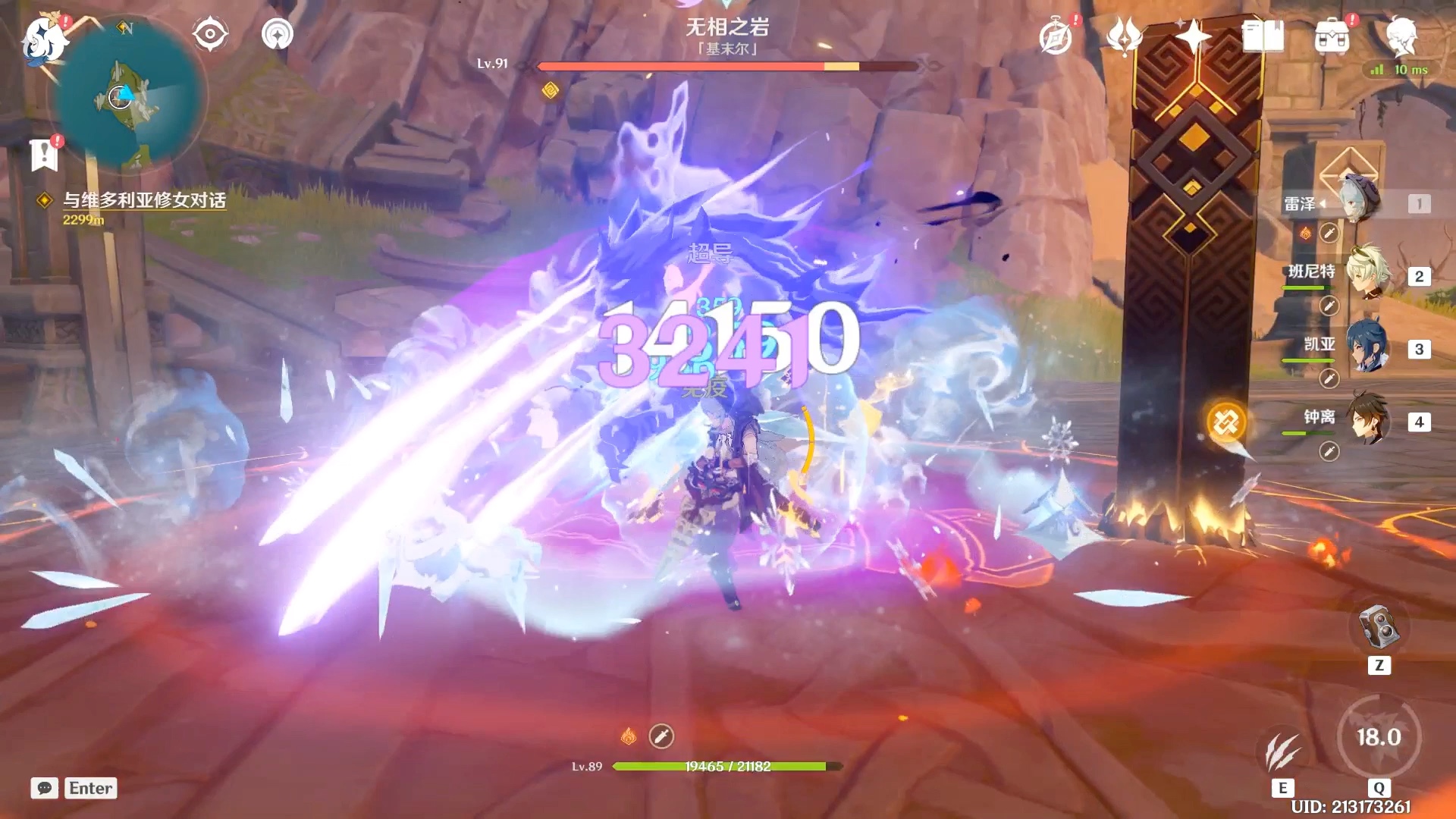Open the Wish banner icon
Image resolution: width=1456 pixels, height=819 pixels.
[1124, 36]
